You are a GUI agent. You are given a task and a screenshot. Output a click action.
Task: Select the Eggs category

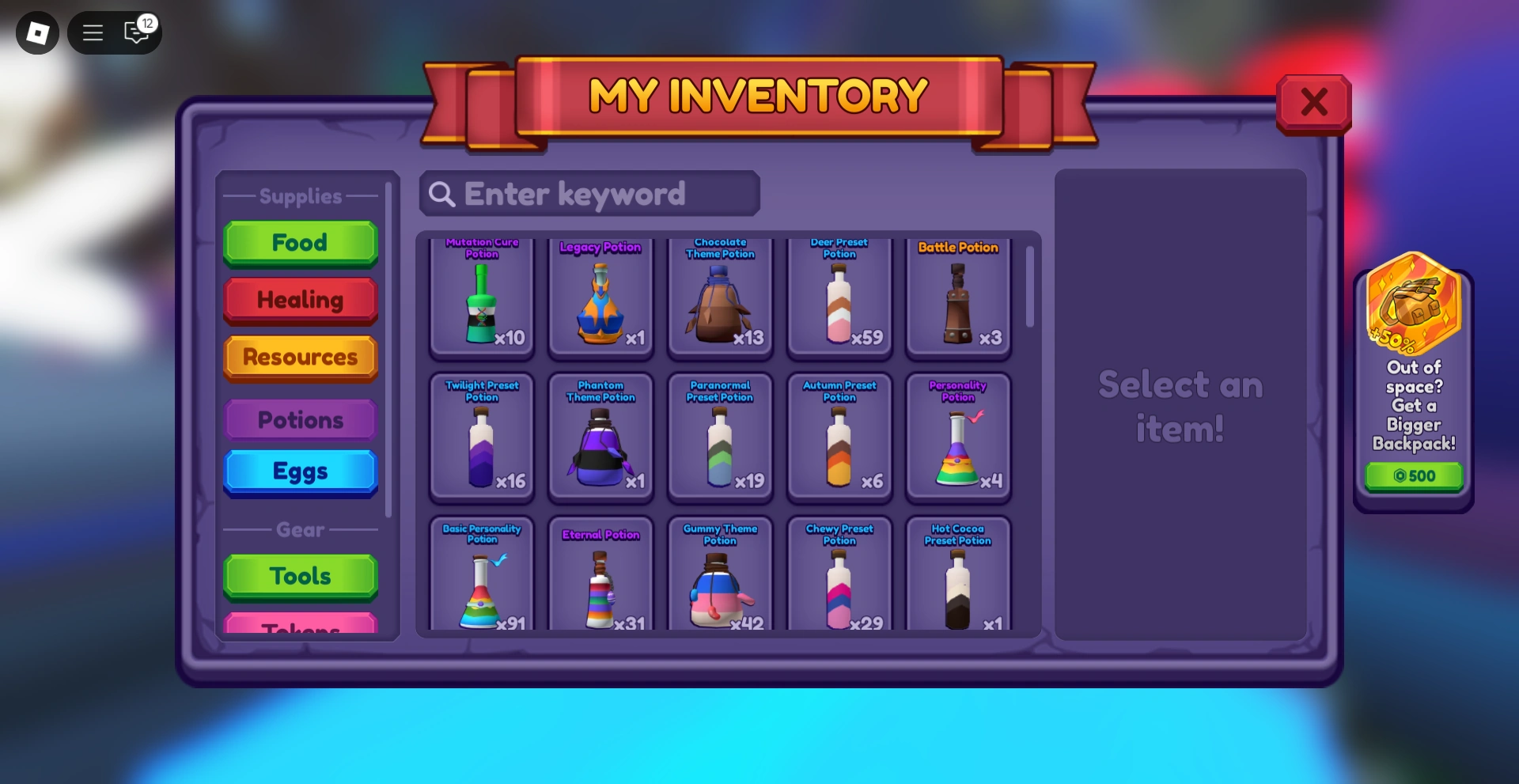tap(300, 471)
